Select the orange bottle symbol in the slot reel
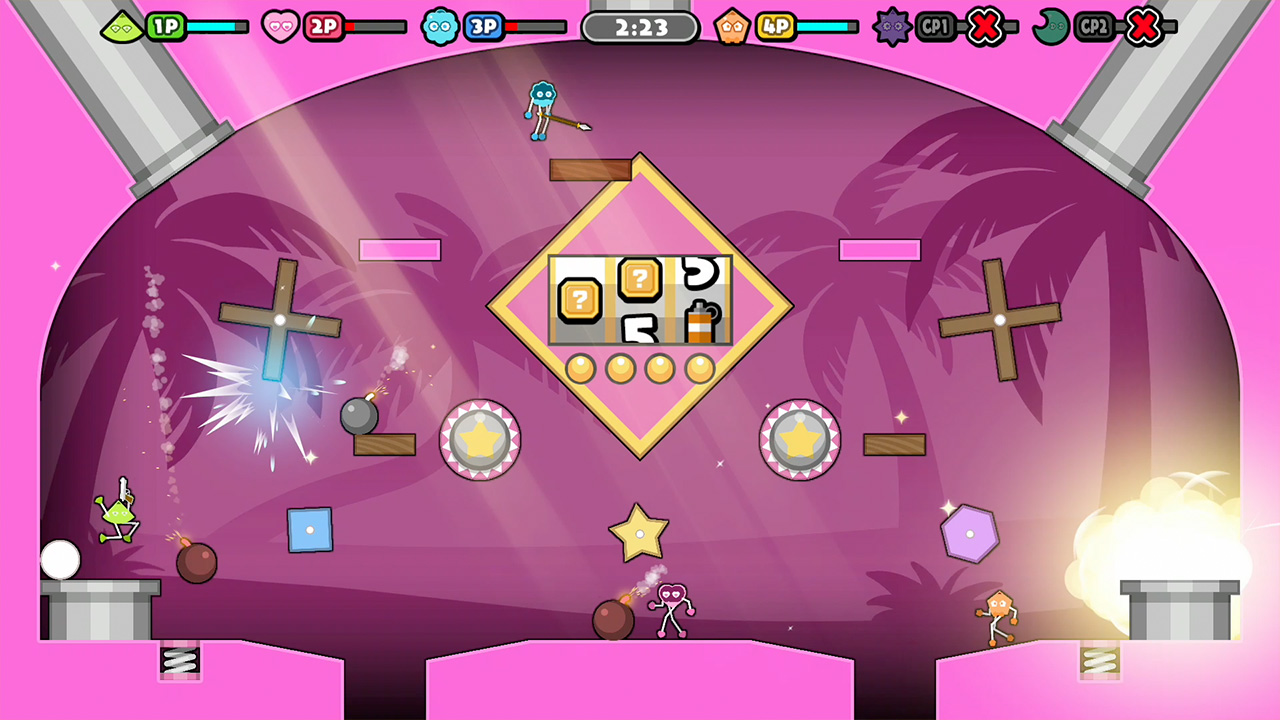Image resolution: width=1280 pixels, height=720 pixels. pos(700,321)
